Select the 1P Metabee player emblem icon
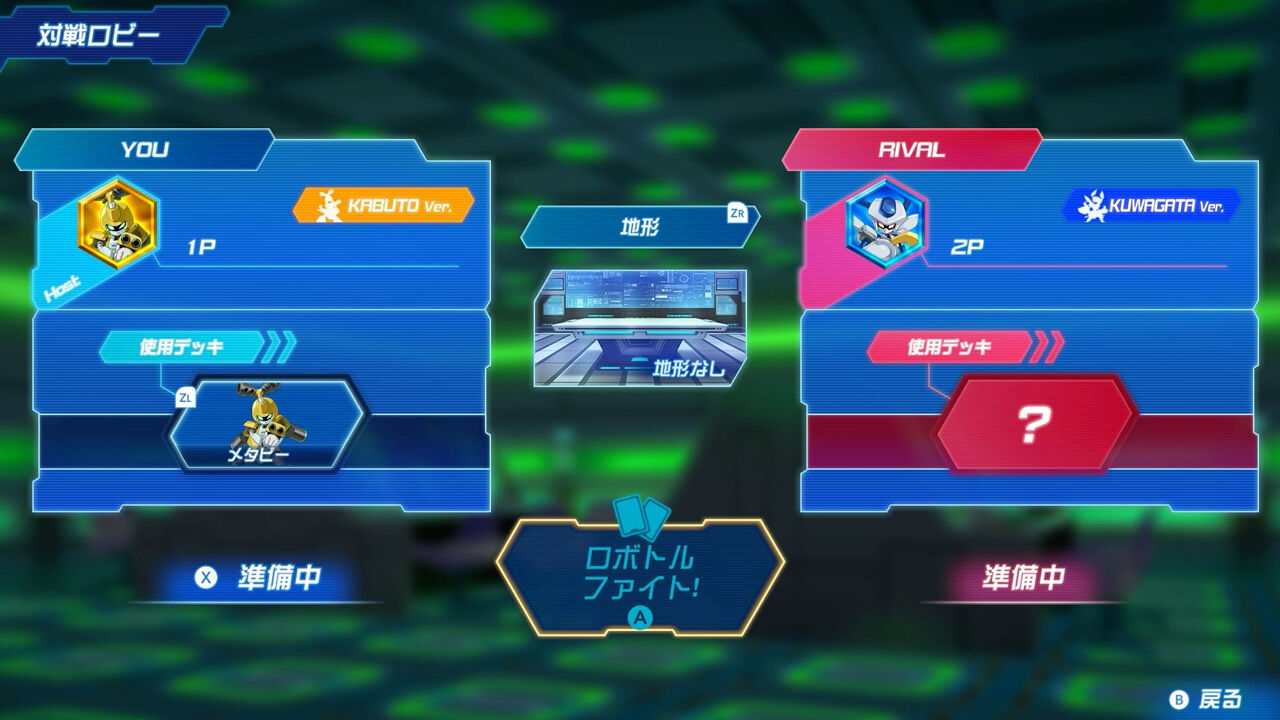This screenshot has height=720, width=1280. [x=116, y=222]
